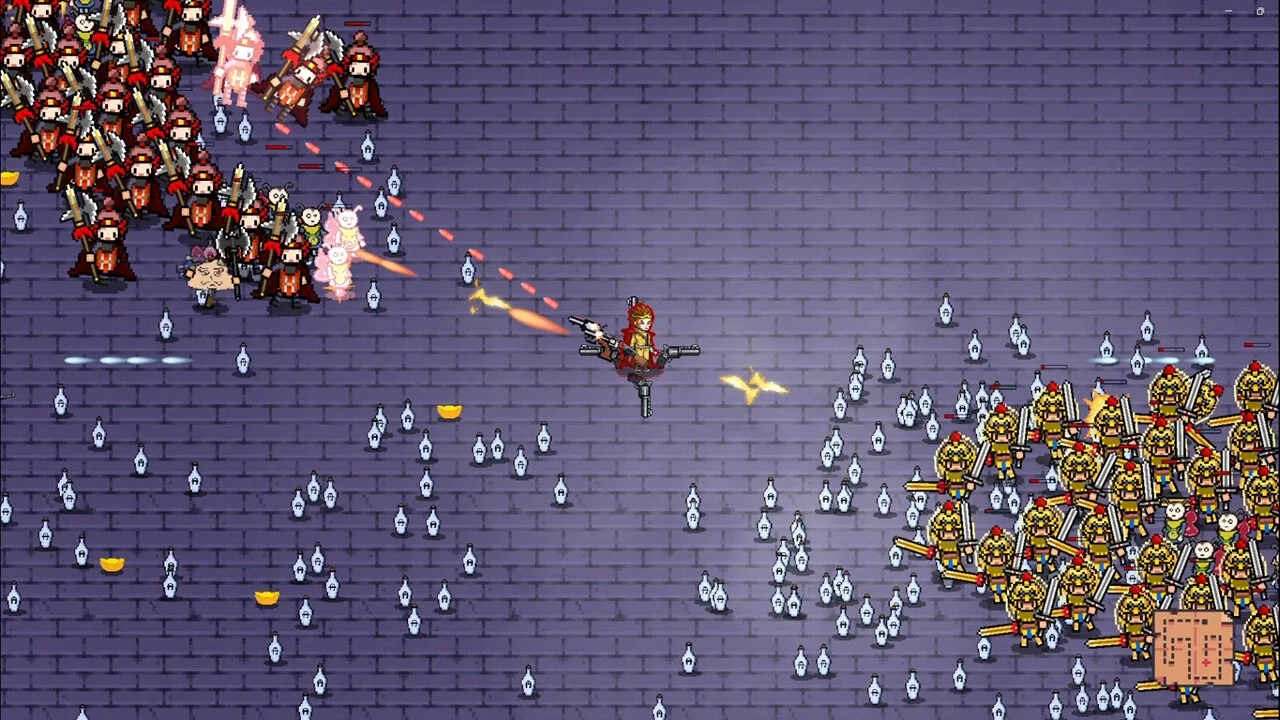Open the parchment treasure map icon
The height and width of the screenshot is (720, 1280).
(x=1193, y=650)
